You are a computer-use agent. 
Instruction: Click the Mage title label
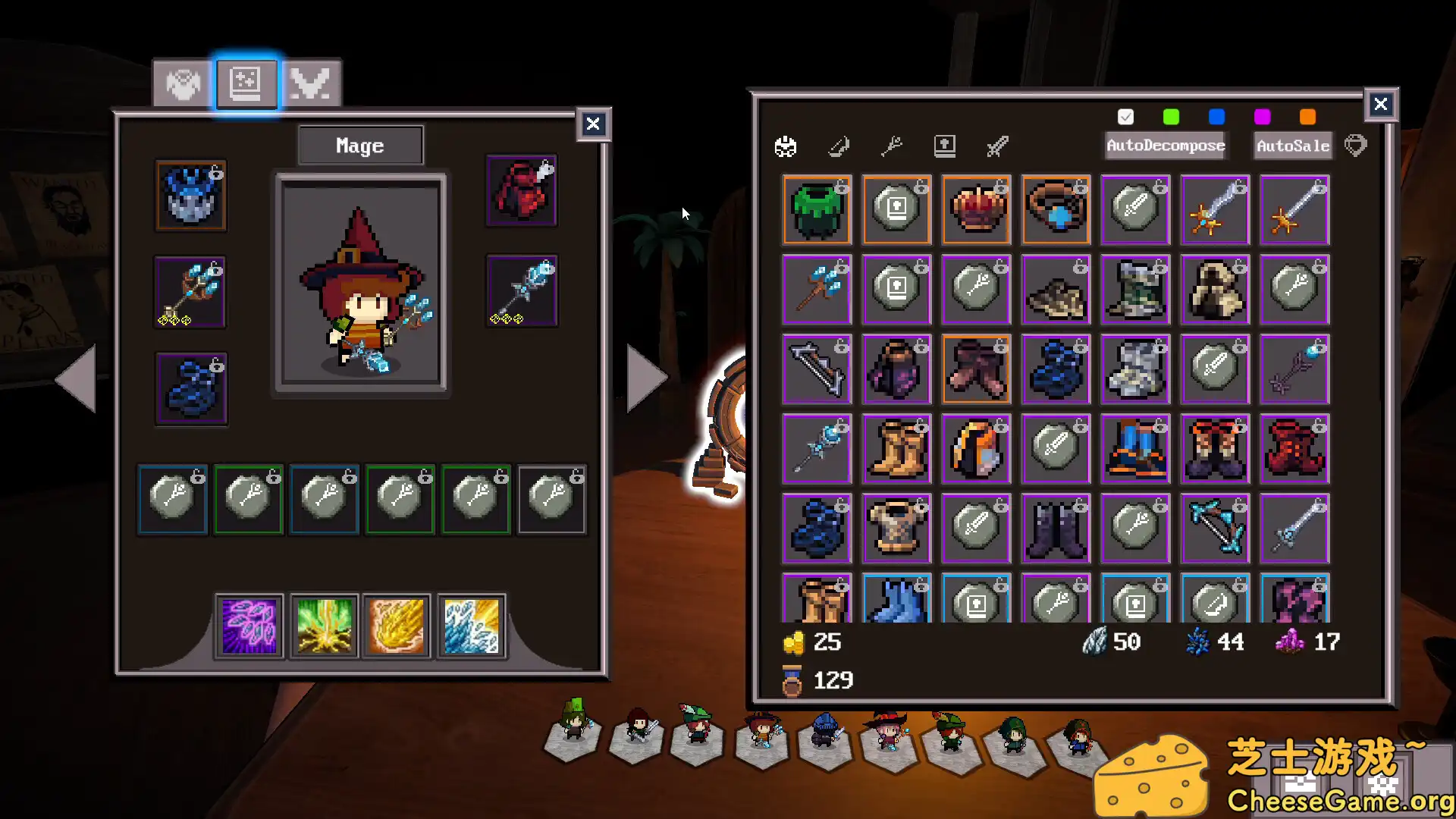(360, 145)
